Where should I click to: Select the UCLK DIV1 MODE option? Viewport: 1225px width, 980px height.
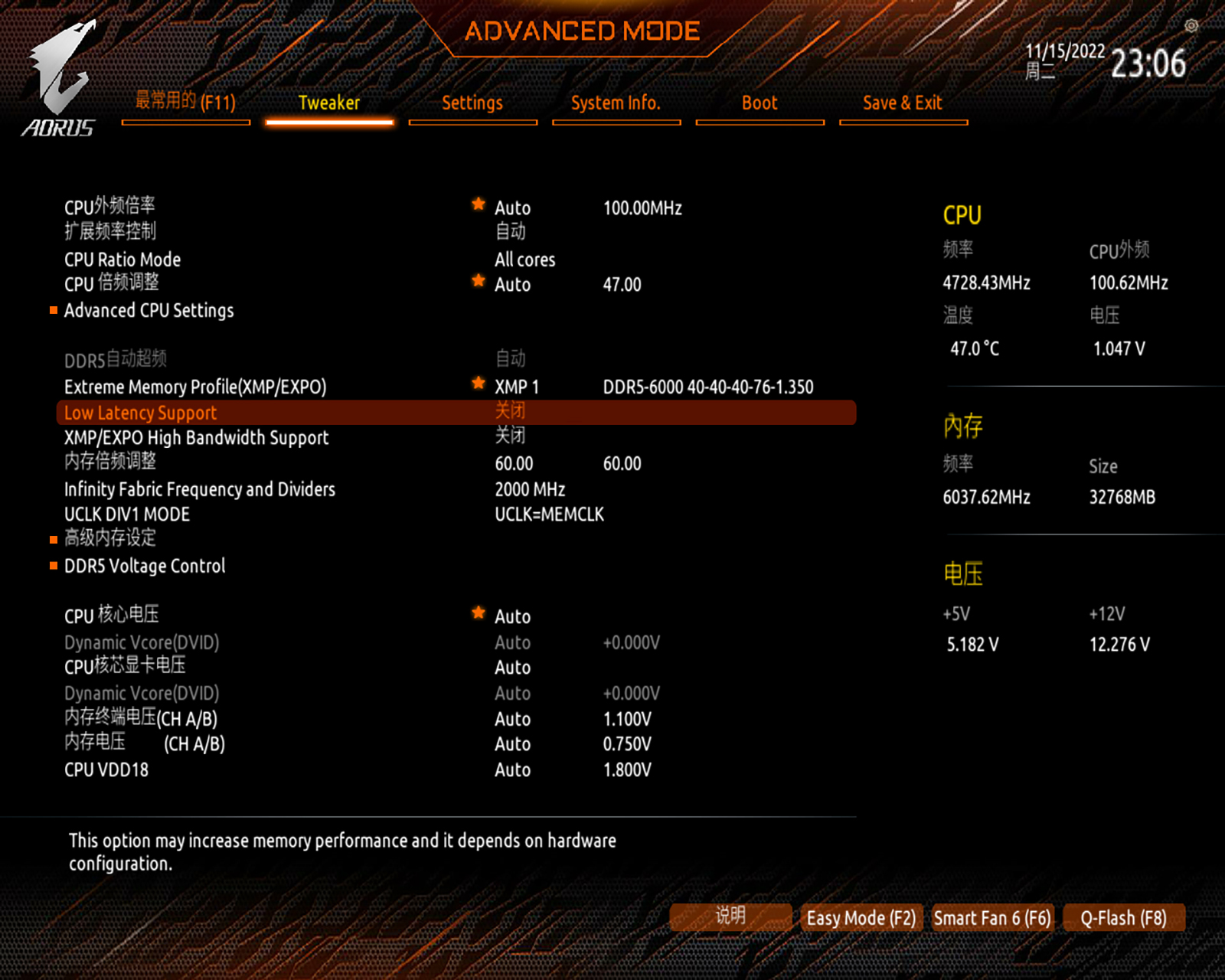tap(127, 514)
